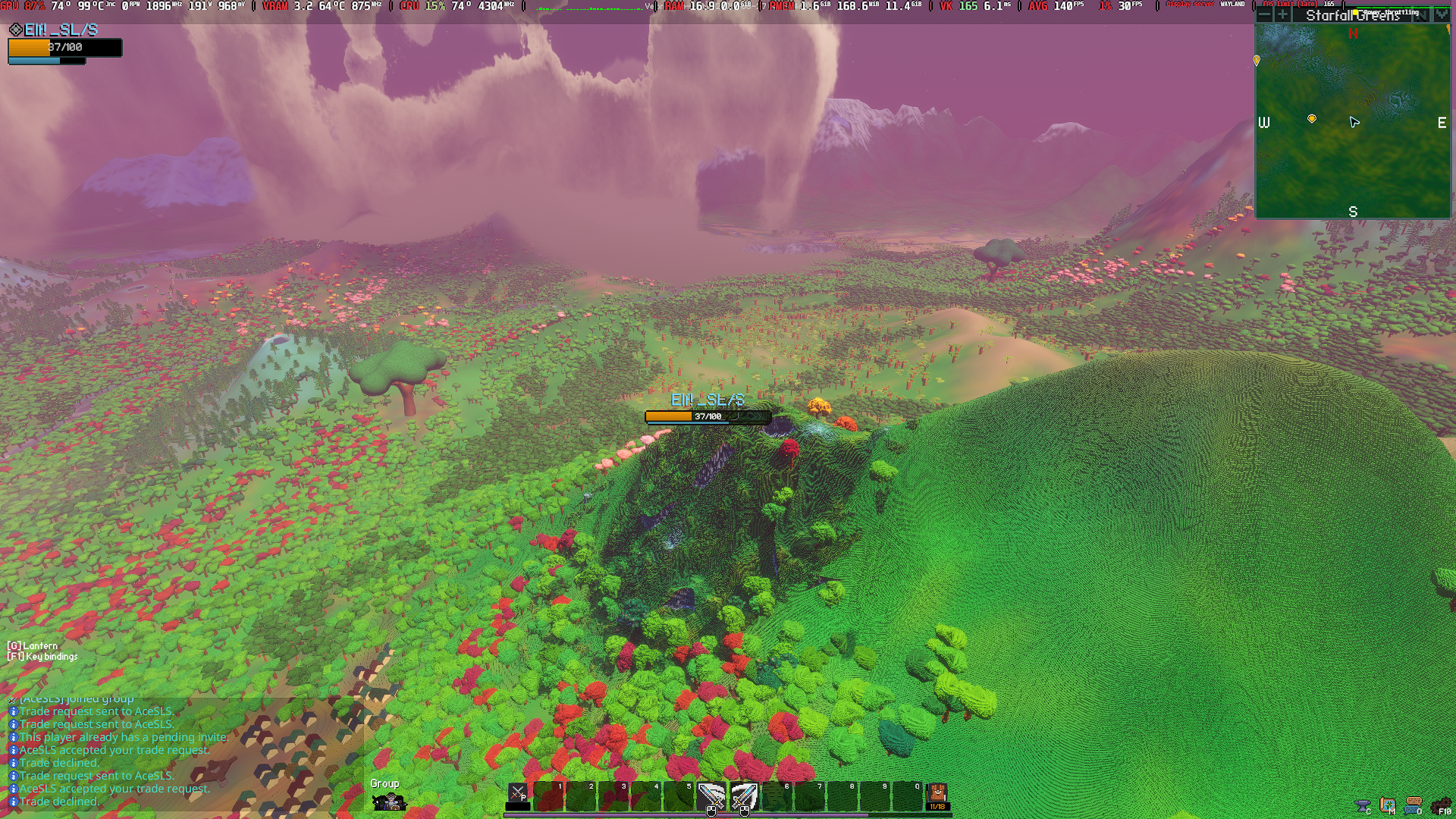The height and width of the screenshot is (819, 1456).
Task: Open the crafting anvil menu
Action: [x=1363, y=805]
